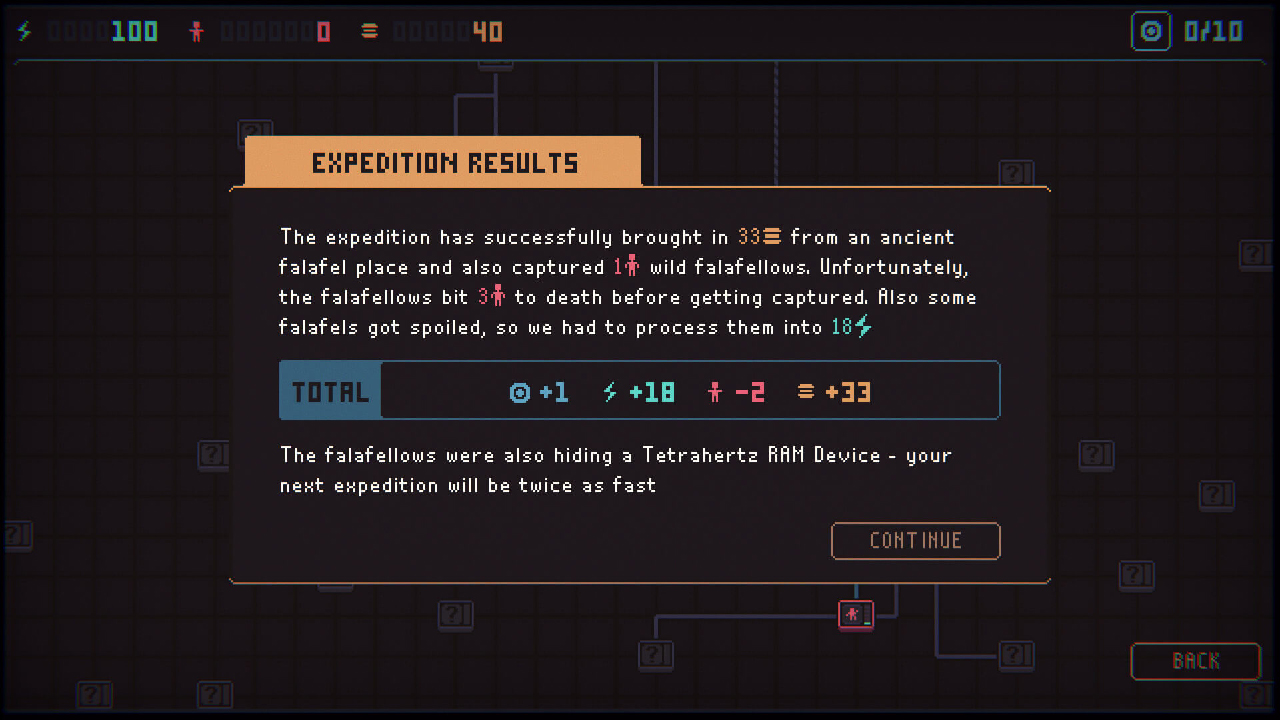Image resolution: width=1280 pixels, height=720 pixels.
Task: Click the falafel stack resource icon in the top bar
Action: (x=369, y=31)
